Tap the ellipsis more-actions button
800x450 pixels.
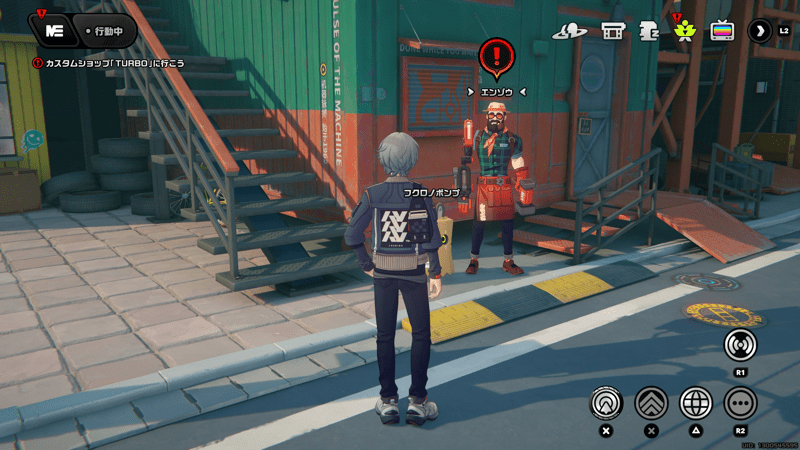click(x=740, y=403)
